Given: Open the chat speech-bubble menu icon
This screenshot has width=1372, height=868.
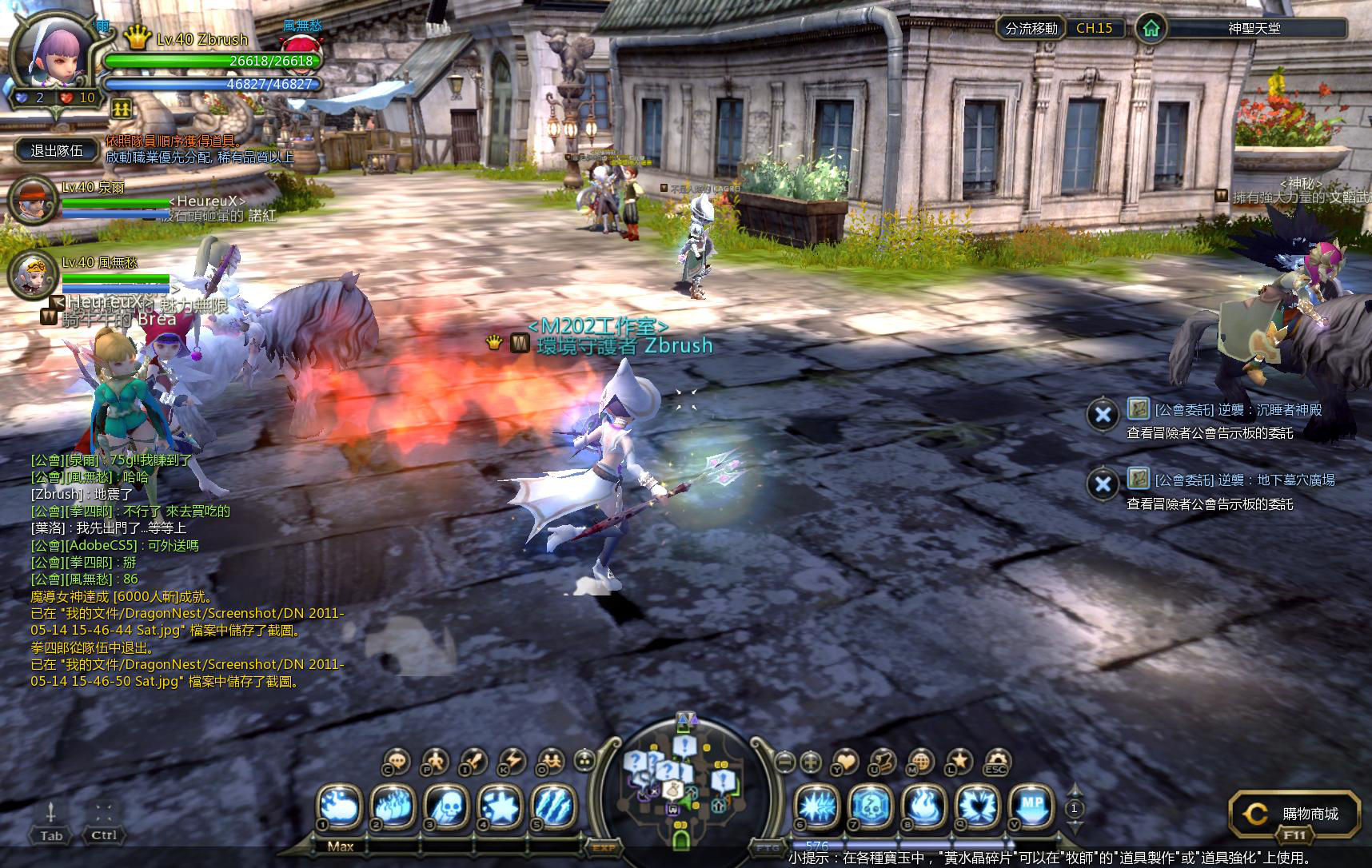Looking at the screenshot, I should (x=397, y=762).
